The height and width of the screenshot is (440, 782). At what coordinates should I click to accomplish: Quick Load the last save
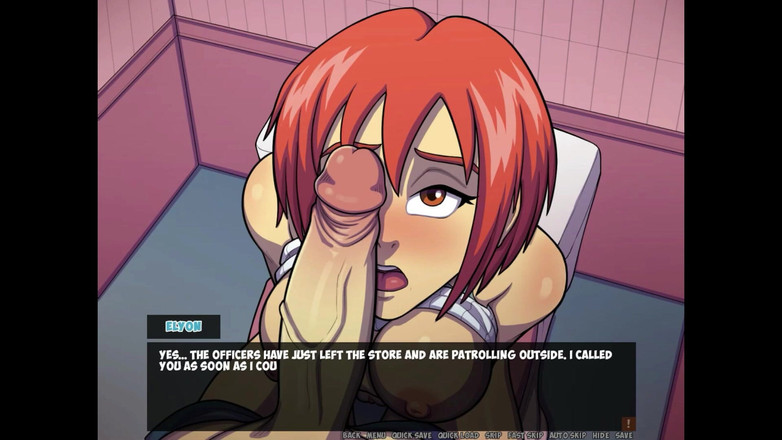click(458, 435)
